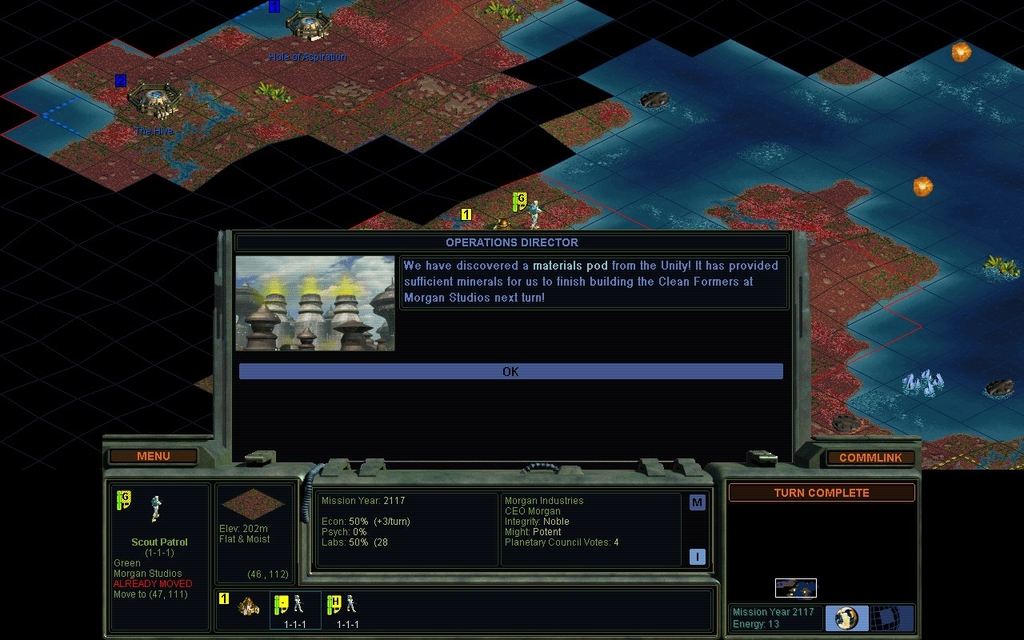This screenshot has height=640, width=1024.
Task: Open the MENU button
Action: tap(153, 456)
